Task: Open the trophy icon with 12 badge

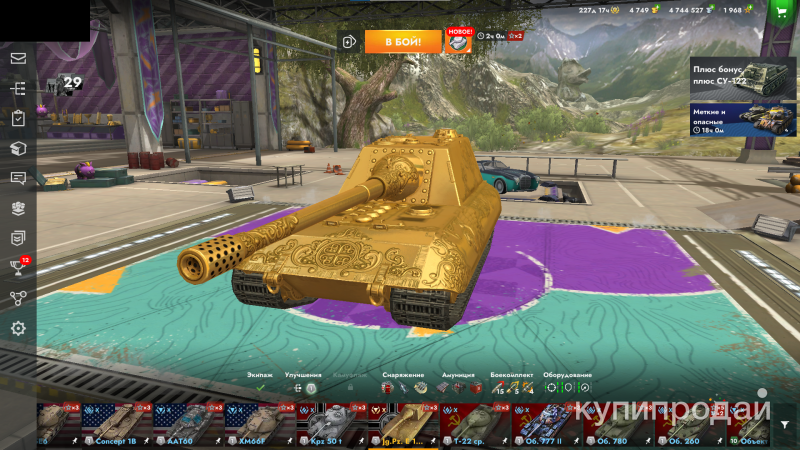Action: click(x=18, y=267)
